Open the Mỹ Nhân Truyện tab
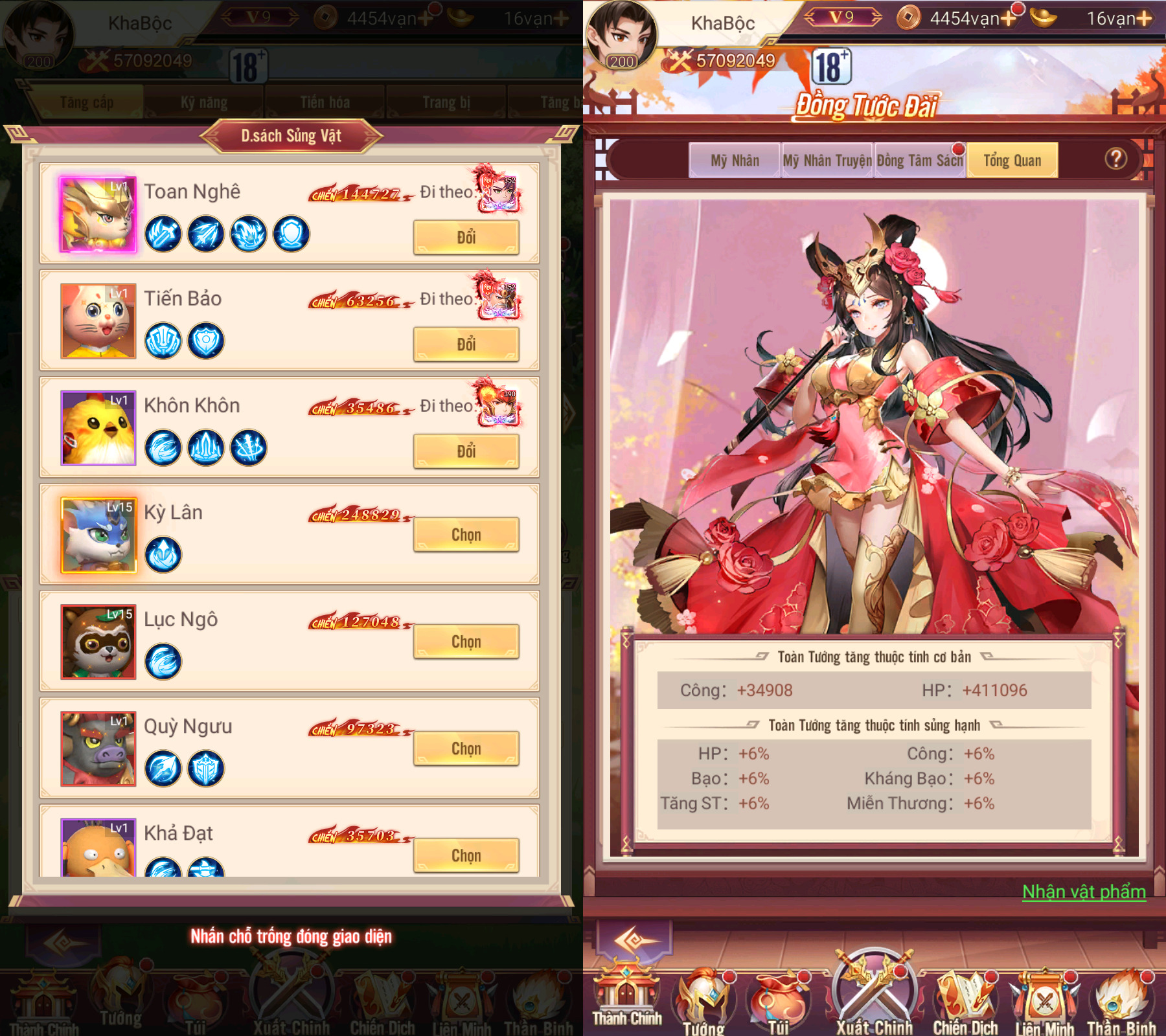1166x1036 pixels. 827,160
